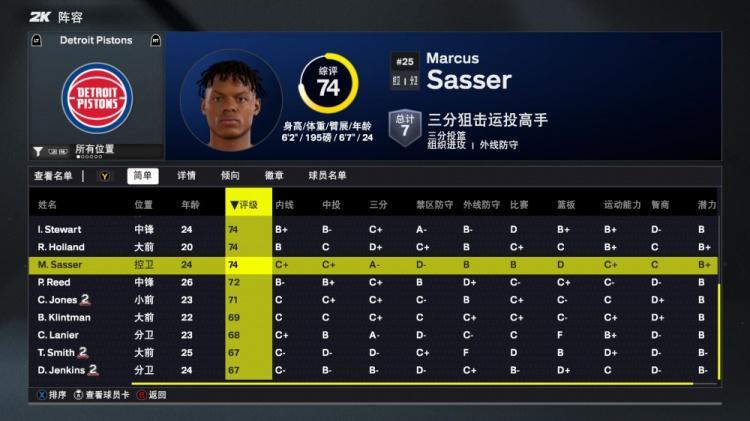Sort players by the 三分 column
The image size is (750, 421).
(x=378, y=205)
